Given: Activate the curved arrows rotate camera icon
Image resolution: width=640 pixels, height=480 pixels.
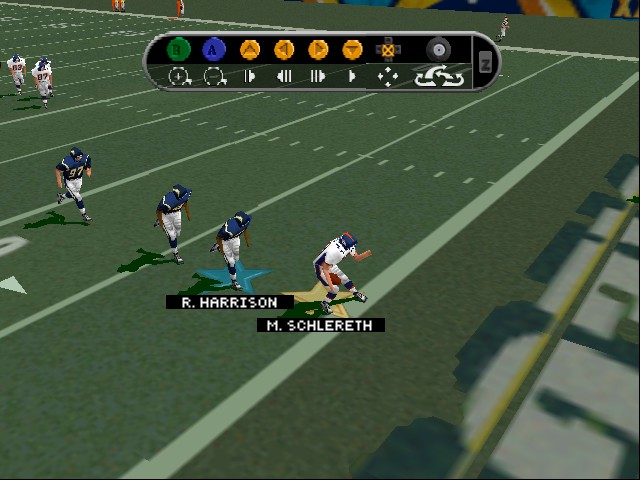Looking at the screenshot, I should (439, 76).
